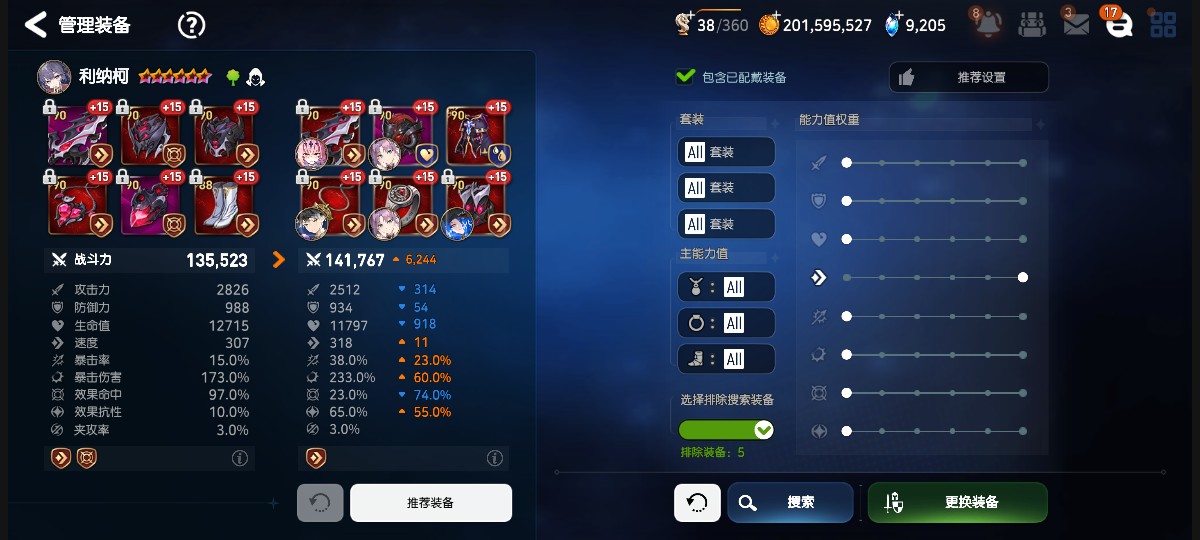Image resolution: width=1200 pixels, height=540 pixels.
Task: Set the attack sword weight slider
Action: (x=934, y=162)
